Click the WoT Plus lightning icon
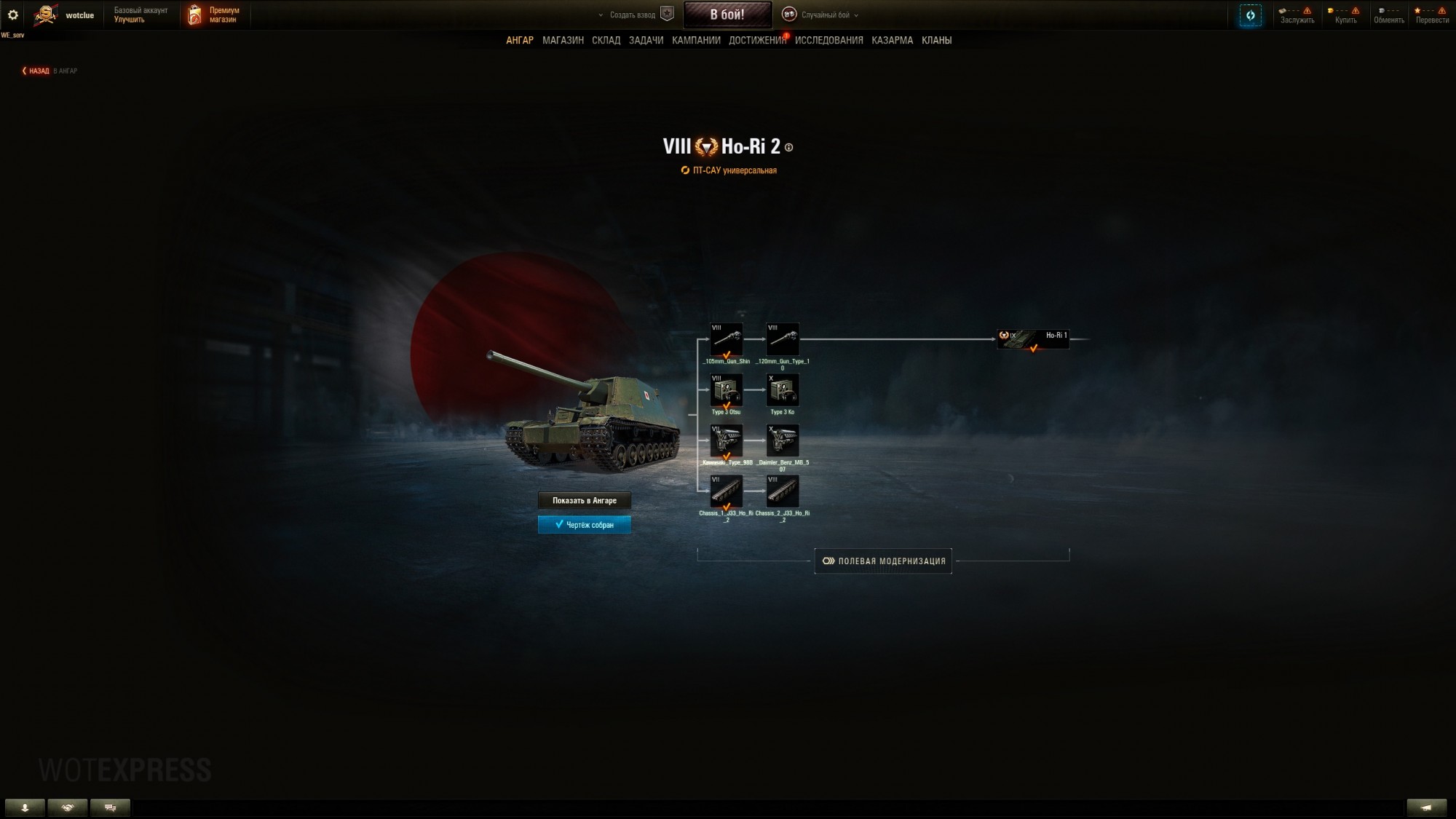The width and height of the screenshot is (1456, 819). pyautogui.click(x=1250, y=15)
